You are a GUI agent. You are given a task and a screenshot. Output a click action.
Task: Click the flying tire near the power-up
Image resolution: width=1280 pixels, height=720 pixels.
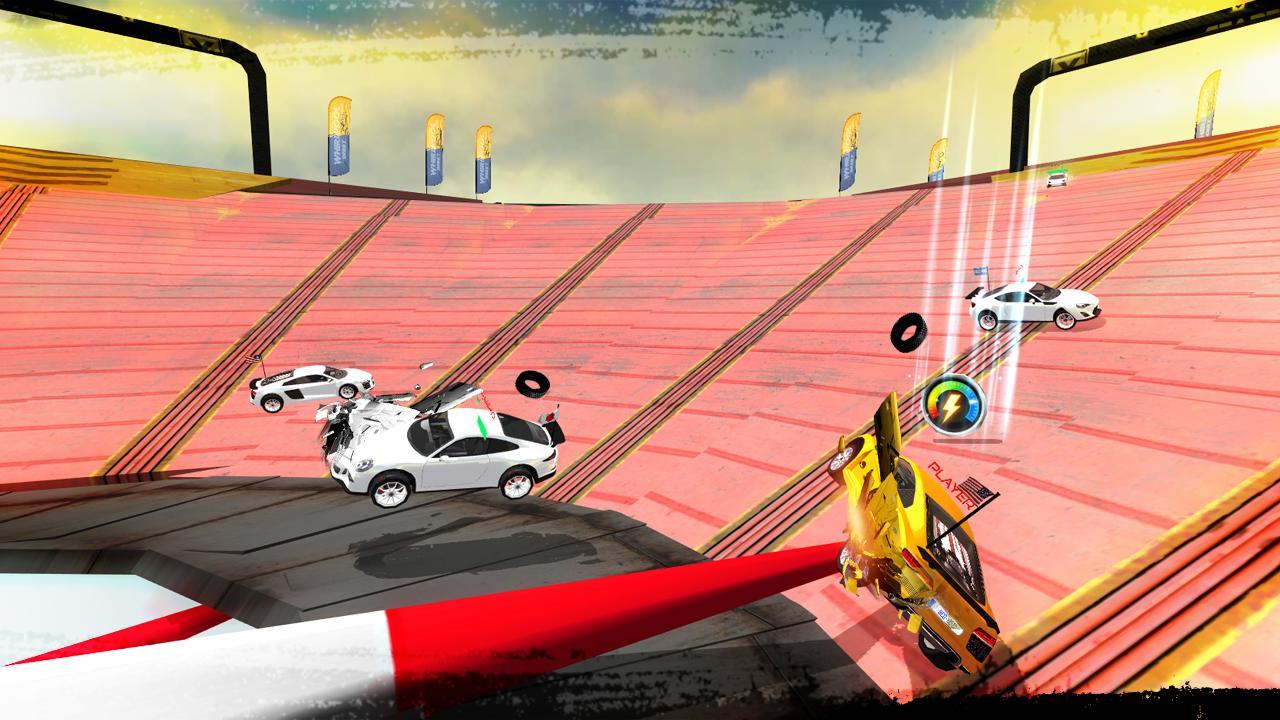tap(910, 335)
